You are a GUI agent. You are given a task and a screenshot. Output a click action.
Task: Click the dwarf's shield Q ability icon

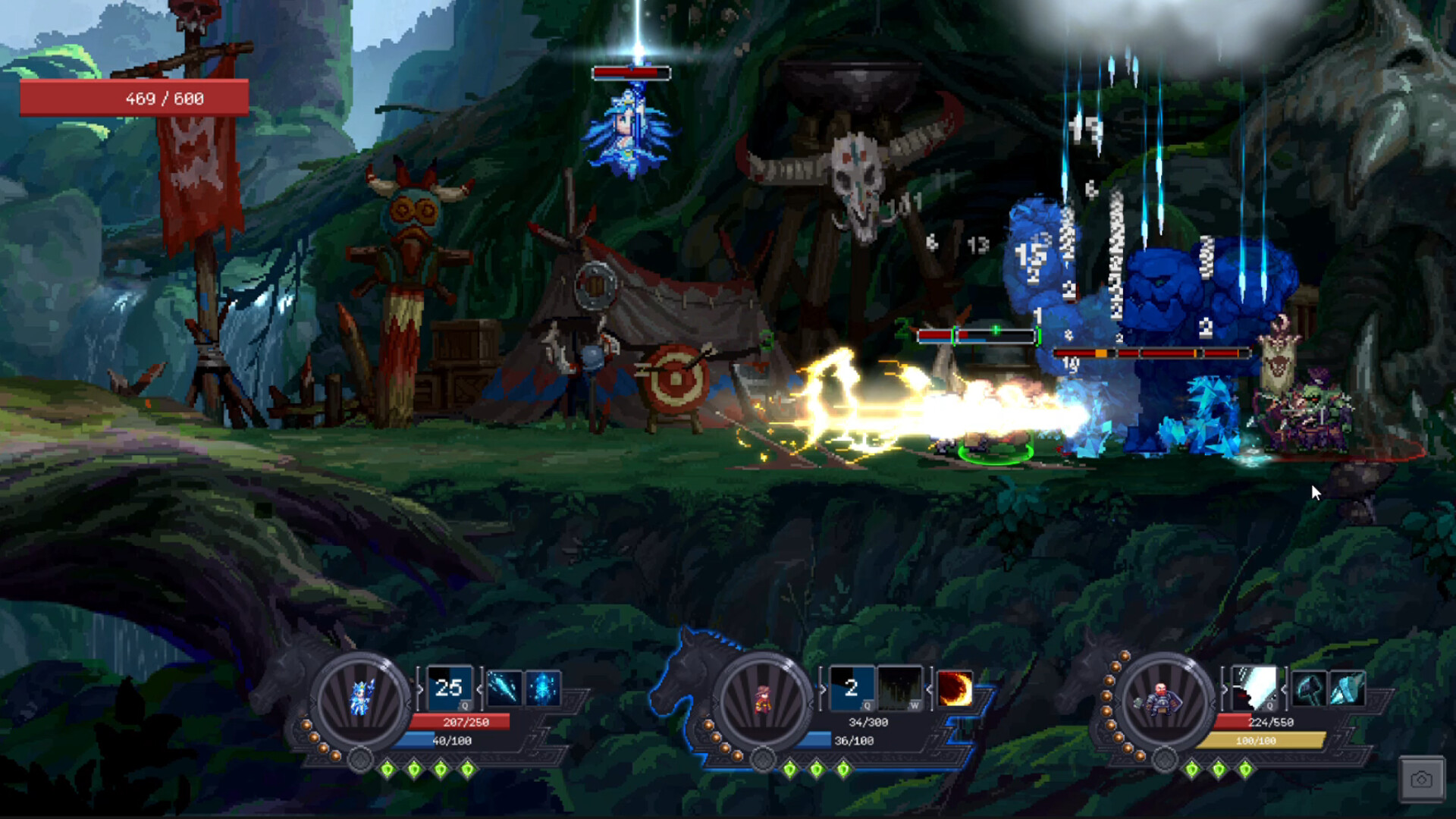pyautogui.click(x=1256, y=688)
